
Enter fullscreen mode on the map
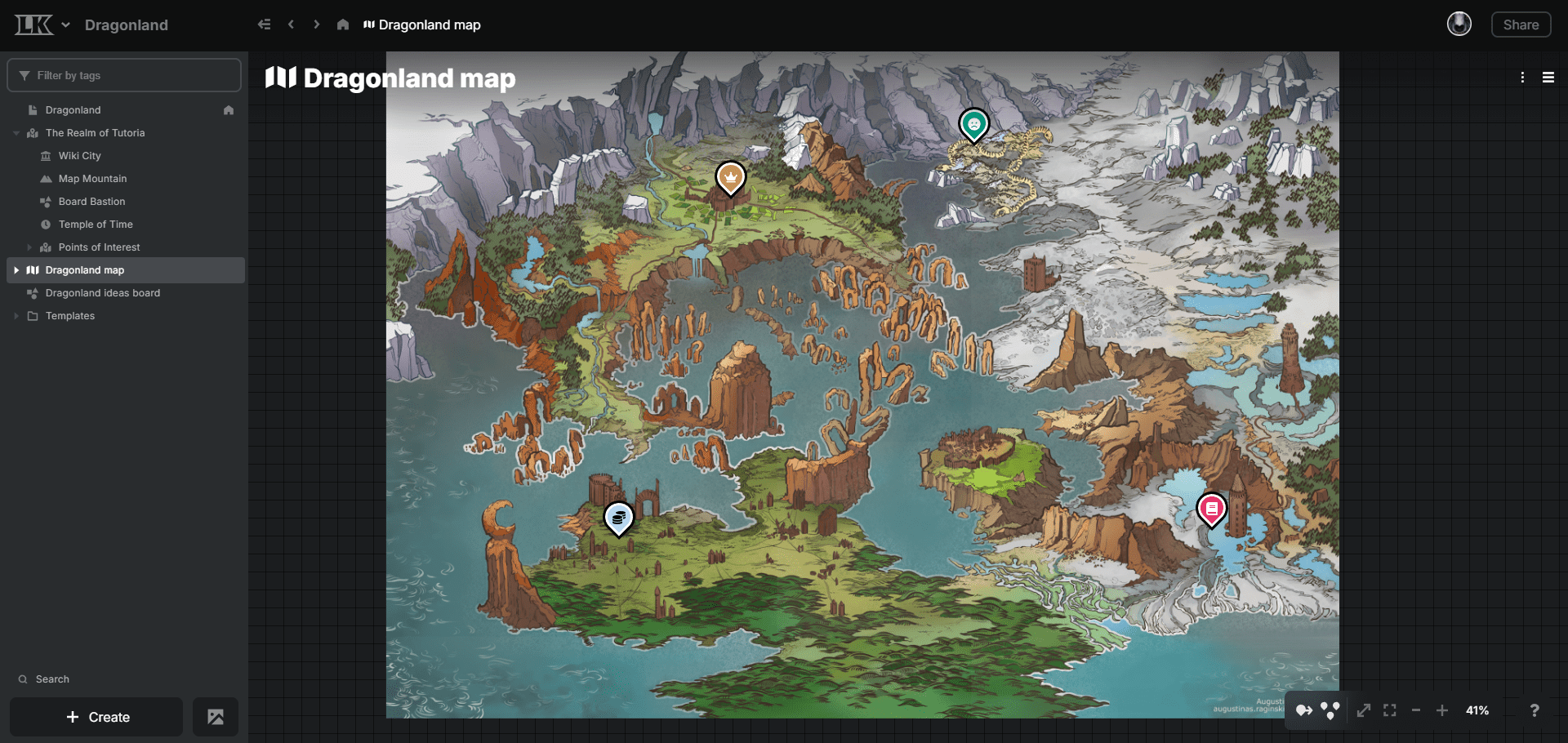1389,710
